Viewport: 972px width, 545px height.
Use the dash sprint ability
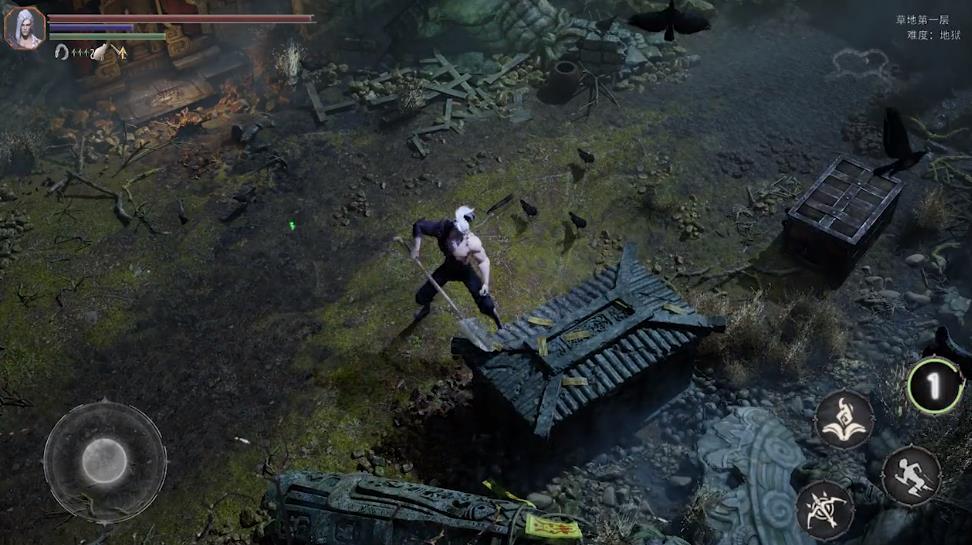pos(911,475)
